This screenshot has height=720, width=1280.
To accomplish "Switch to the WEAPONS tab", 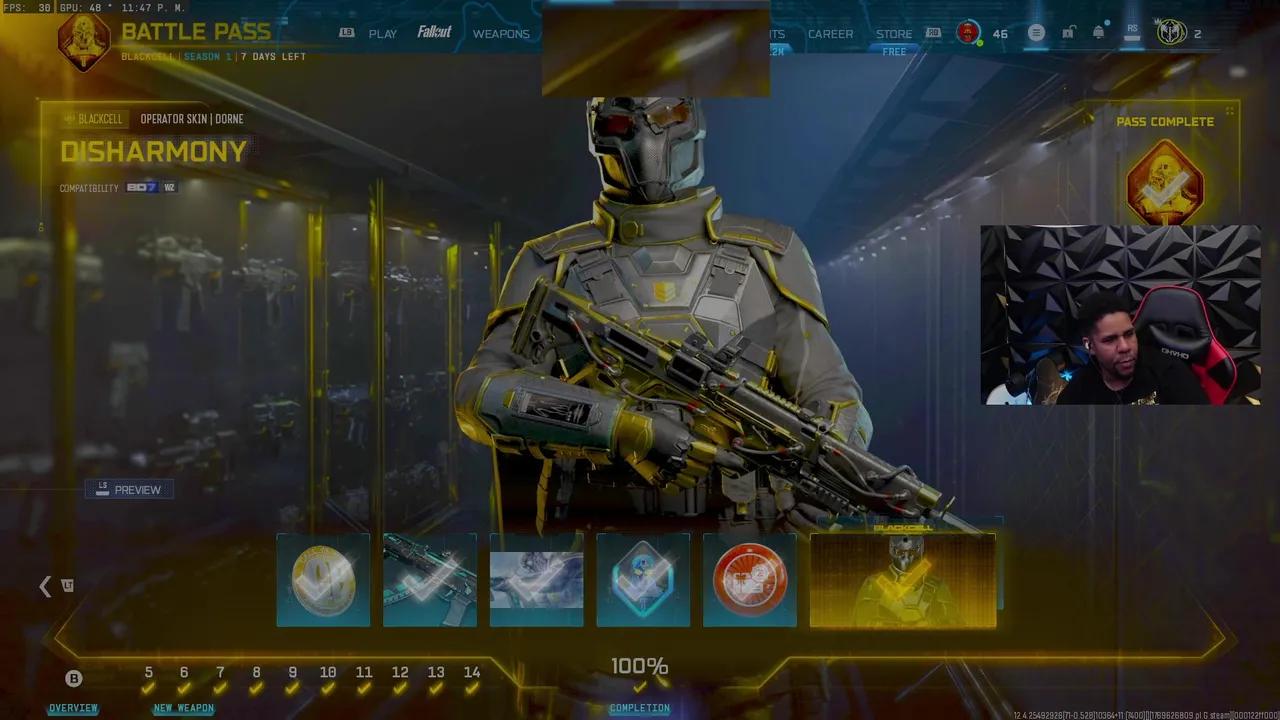I will pos(502,33).
